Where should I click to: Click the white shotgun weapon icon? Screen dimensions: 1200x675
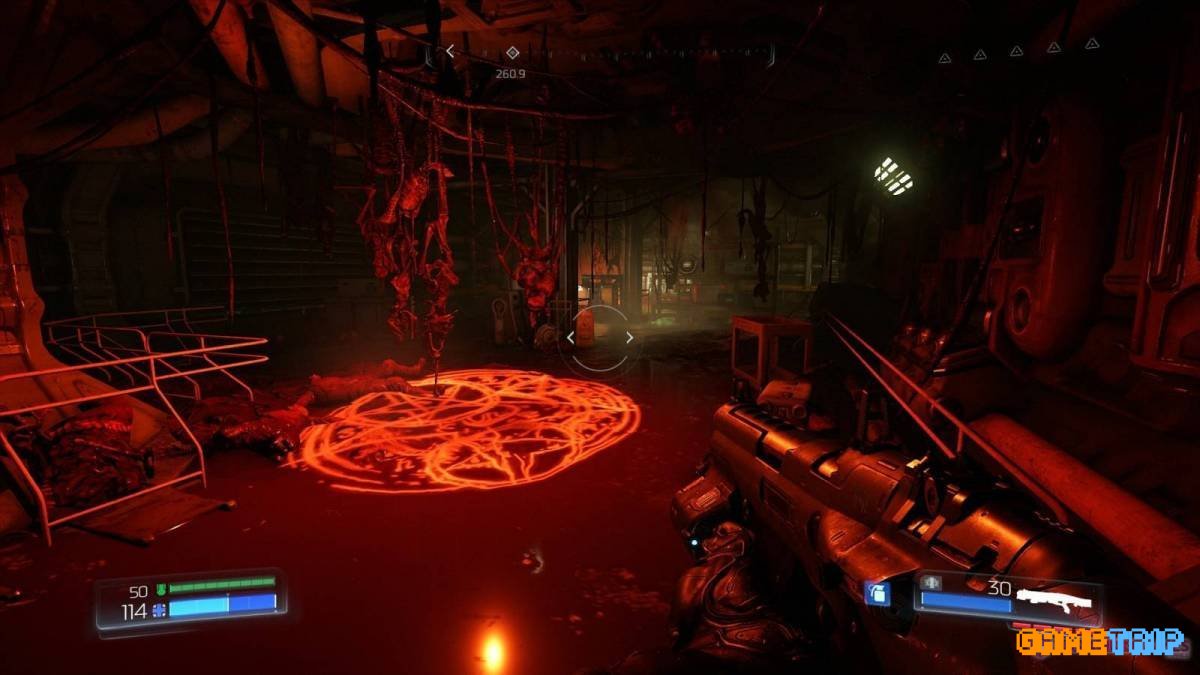pos(1056,600)
